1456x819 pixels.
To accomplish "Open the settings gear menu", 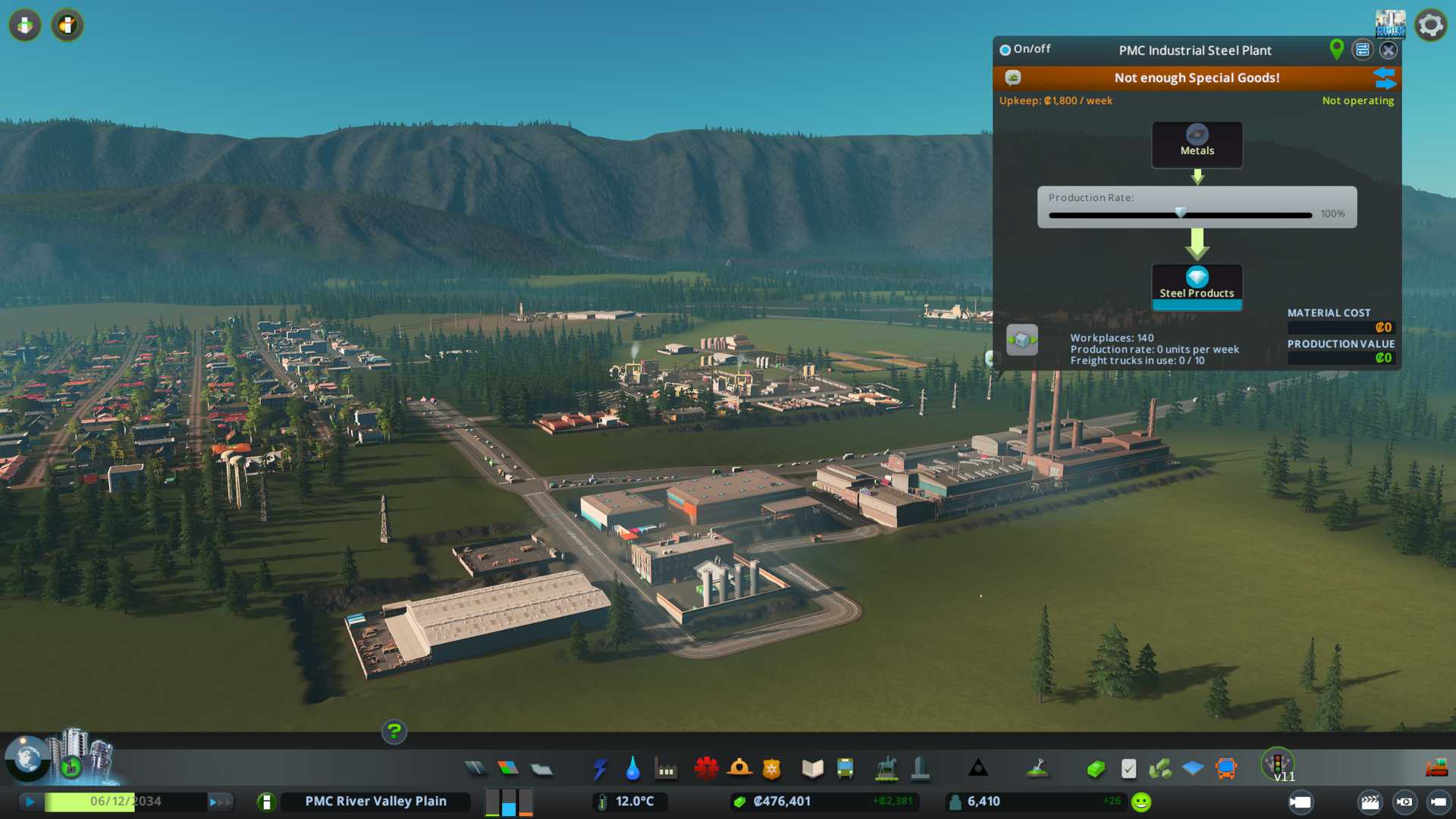I will point(1431,25).
